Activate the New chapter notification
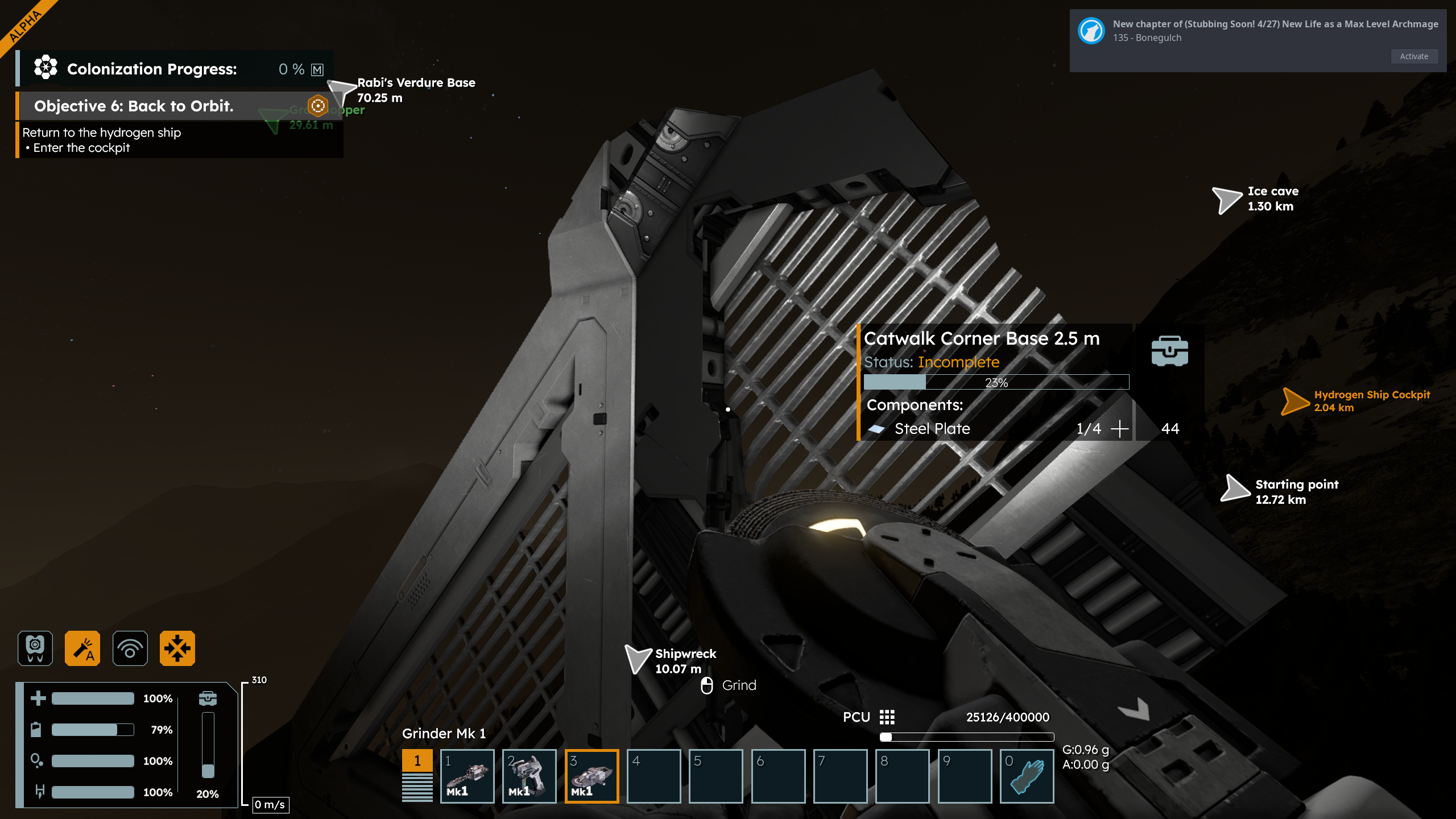This screenshot has height=819, width=1456. [1414, 56]
